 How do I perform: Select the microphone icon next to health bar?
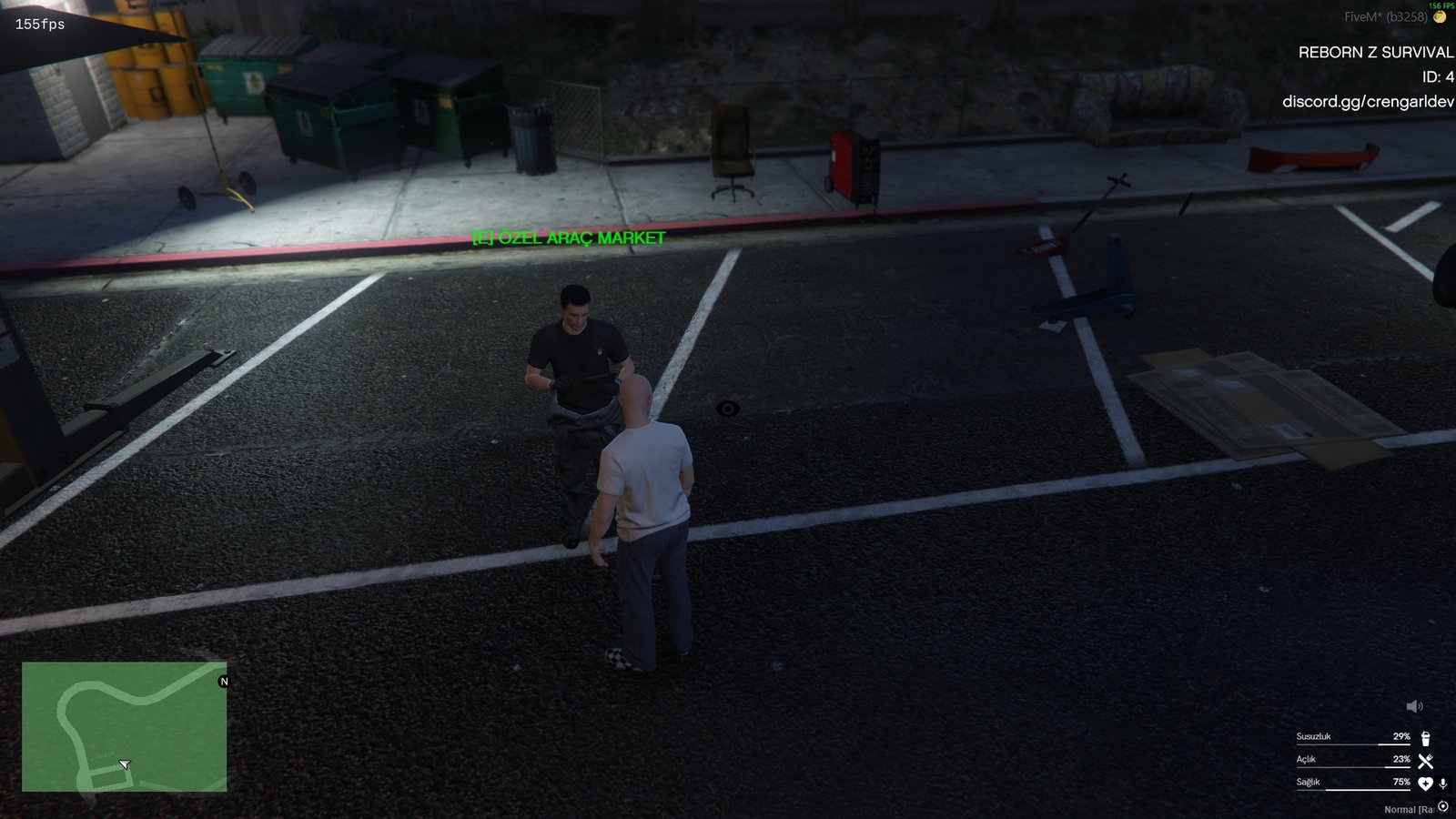coord(1442,784)
